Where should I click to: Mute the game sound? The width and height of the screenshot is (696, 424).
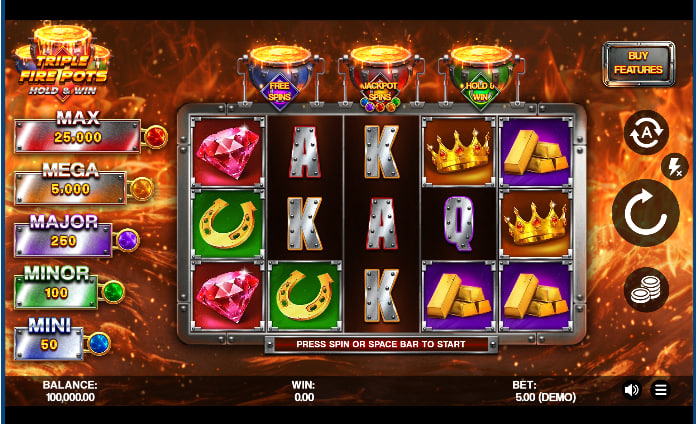click(x=631, y=390)
